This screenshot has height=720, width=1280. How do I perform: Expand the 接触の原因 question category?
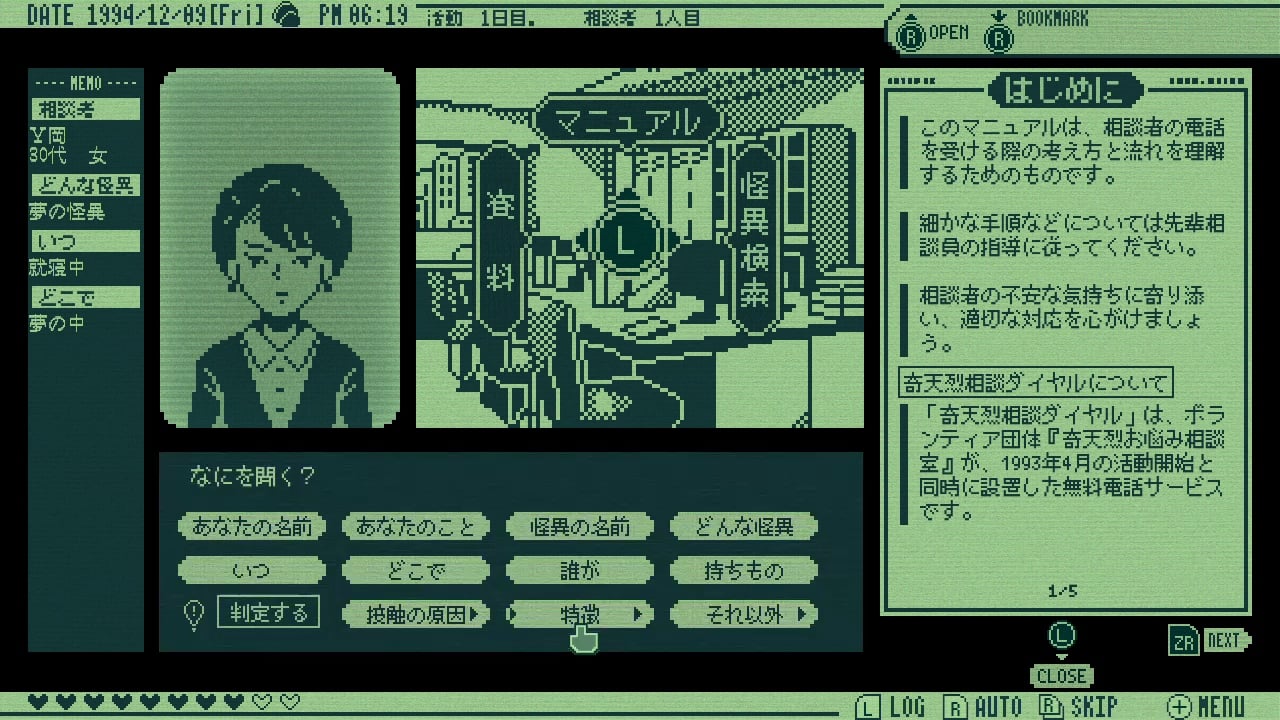[x=415, y=612]
